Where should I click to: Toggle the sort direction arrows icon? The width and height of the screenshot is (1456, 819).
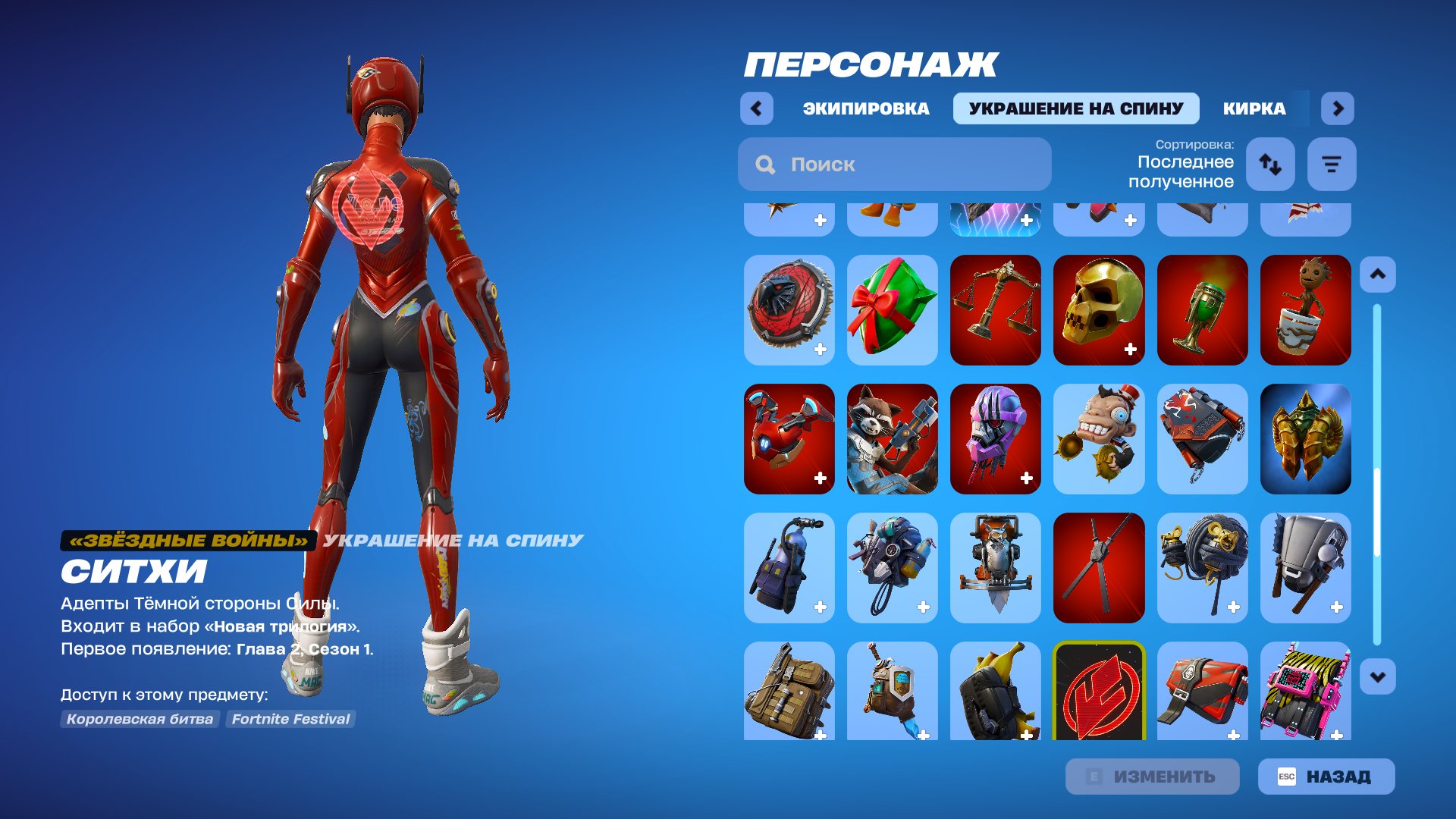(1270, 164)
